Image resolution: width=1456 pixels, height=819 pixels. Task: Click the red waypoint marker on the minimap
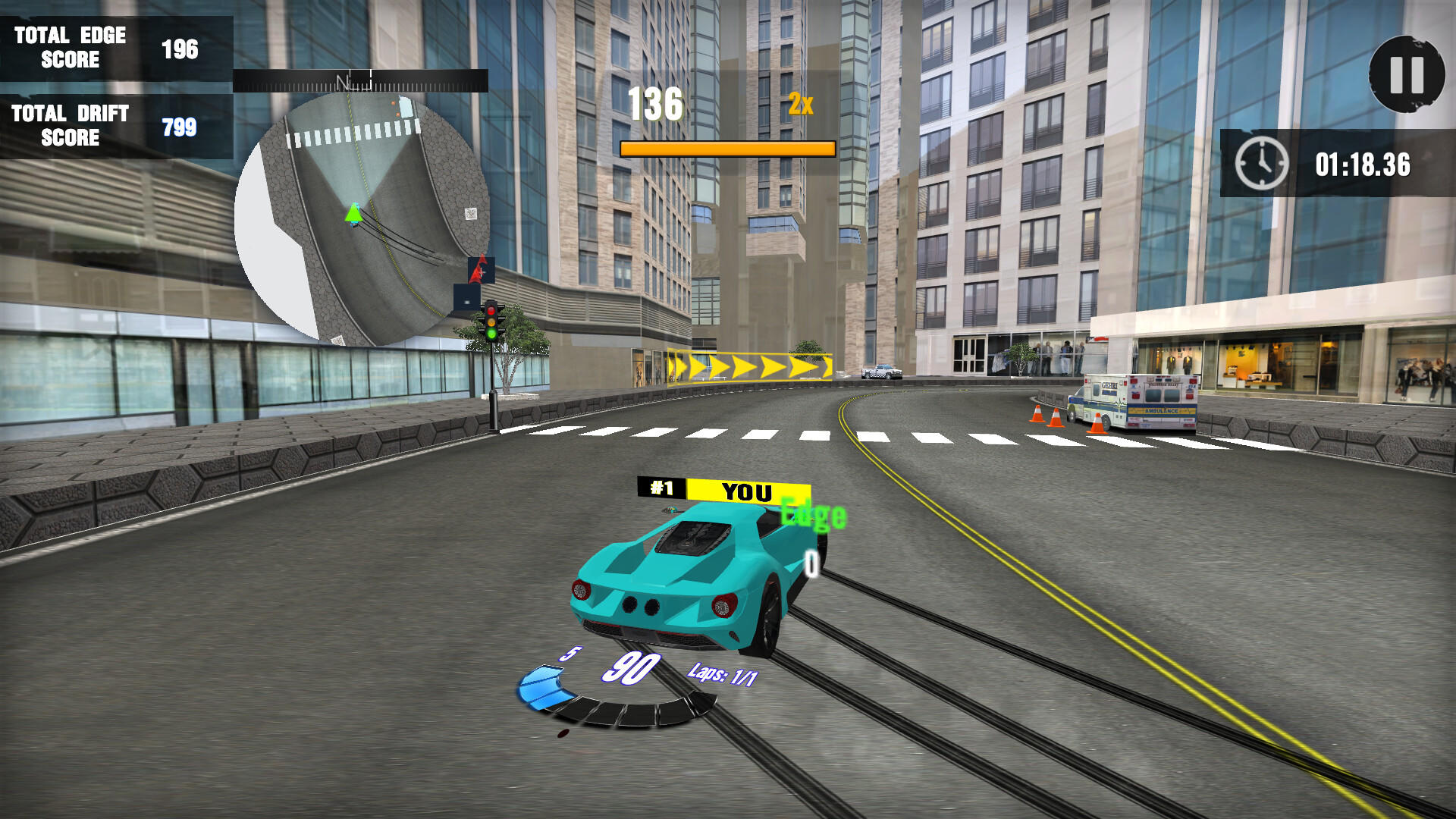pyautogui.click(x=478, y=269)
